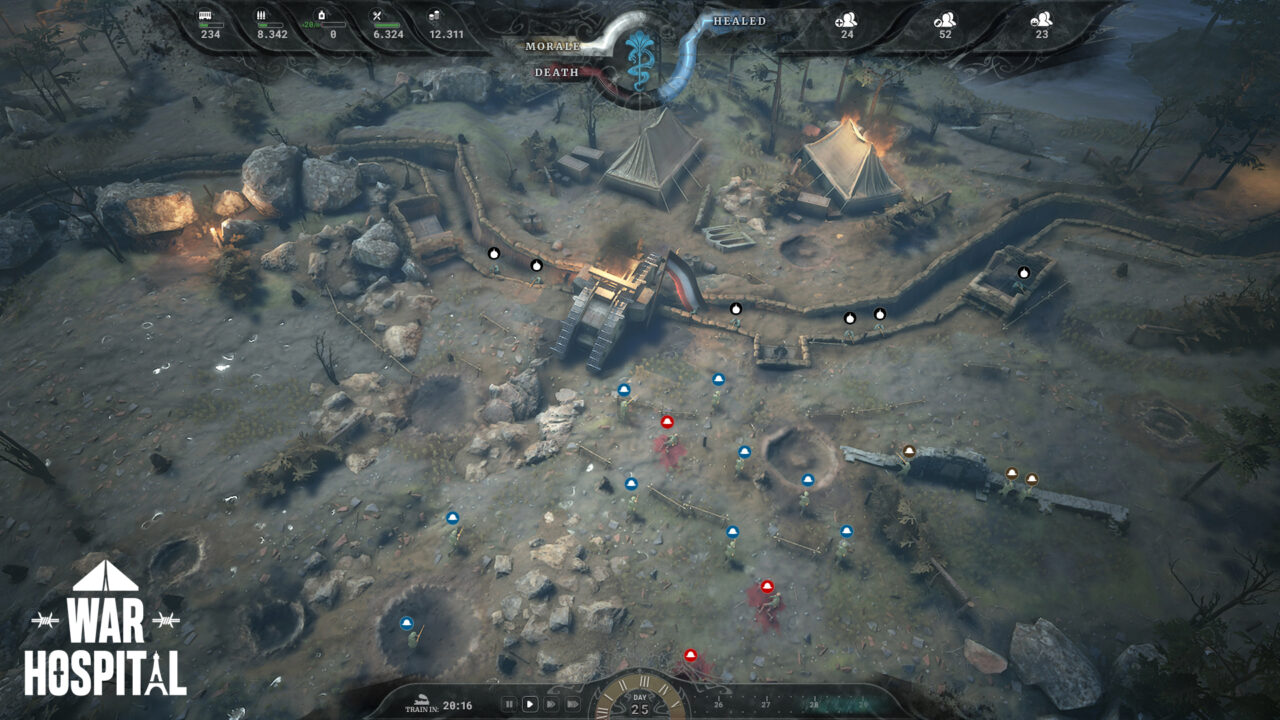Resume game speed with the play button
Viewport: 1280px width, 720px height.
tap(530, 704)
